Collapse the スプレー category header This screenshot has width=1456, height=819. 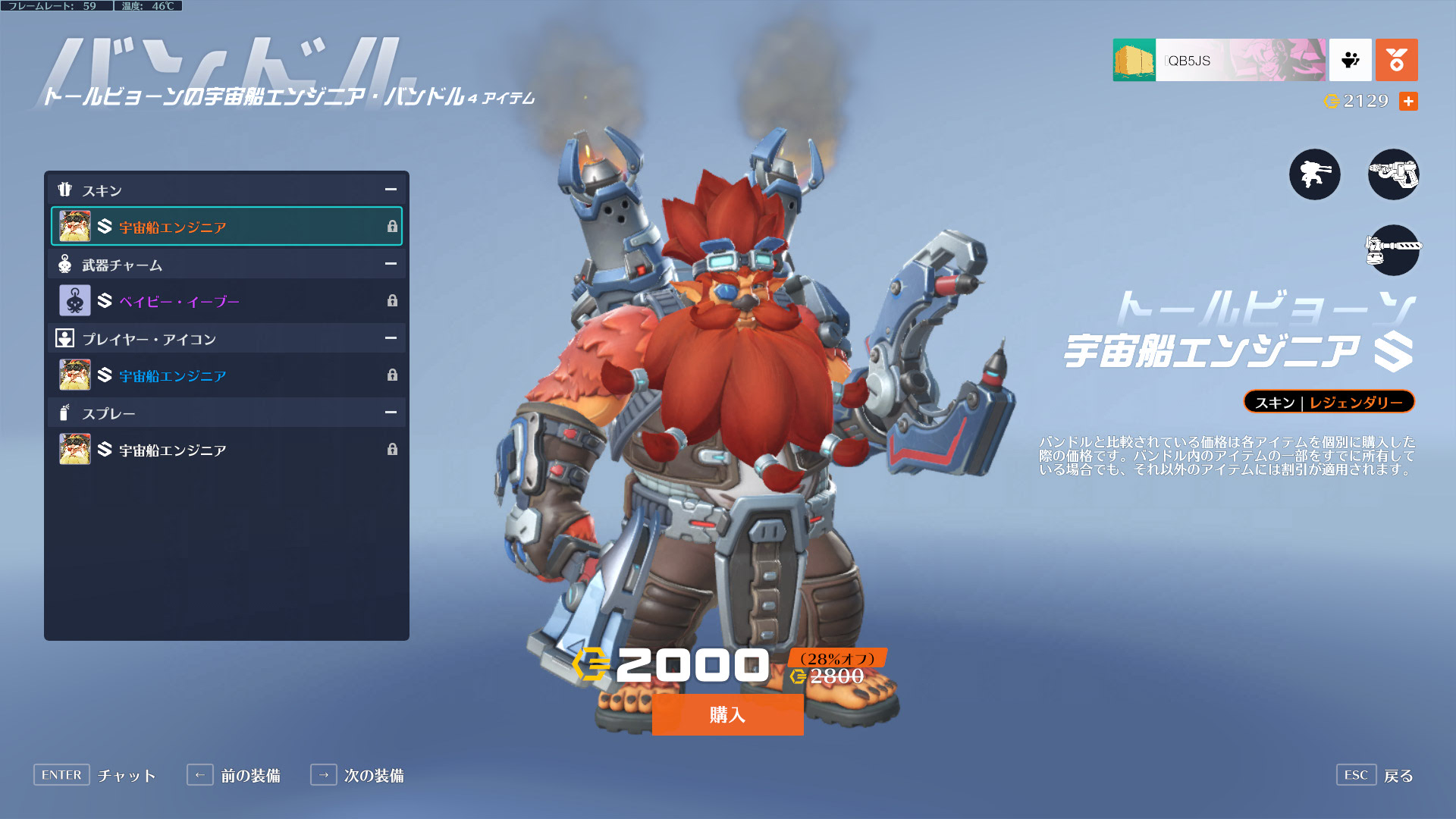(391, 413)
